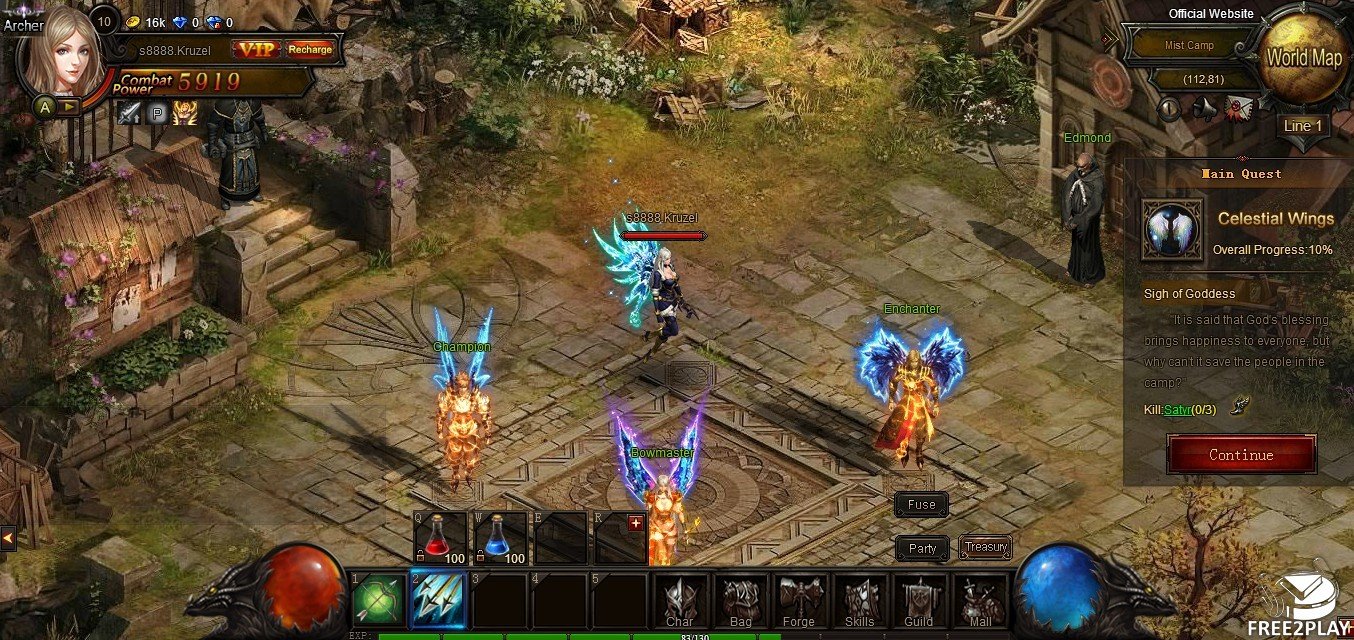Open the Bag inventory

740,602
